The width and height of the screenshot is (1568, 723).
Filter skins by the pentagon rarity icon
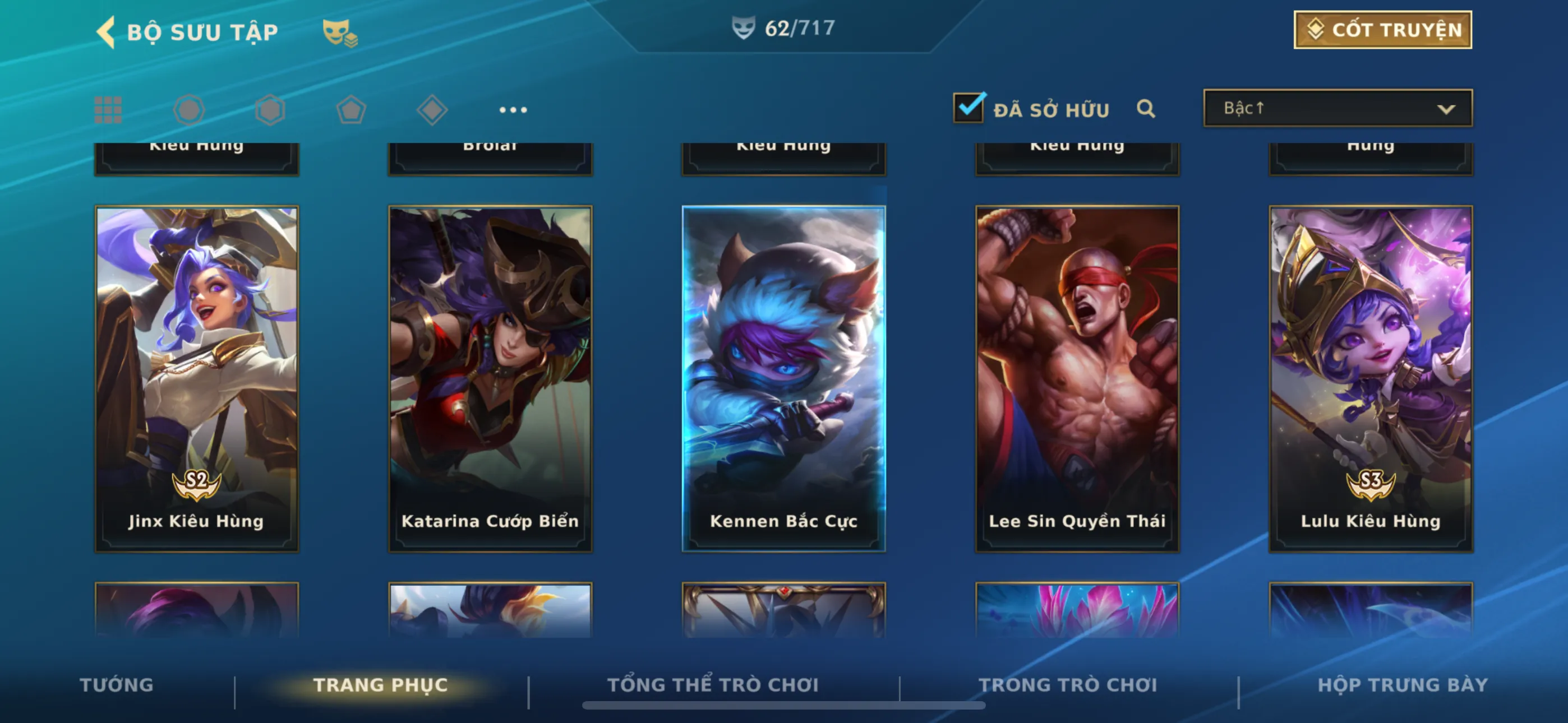[x=351, y=110]
